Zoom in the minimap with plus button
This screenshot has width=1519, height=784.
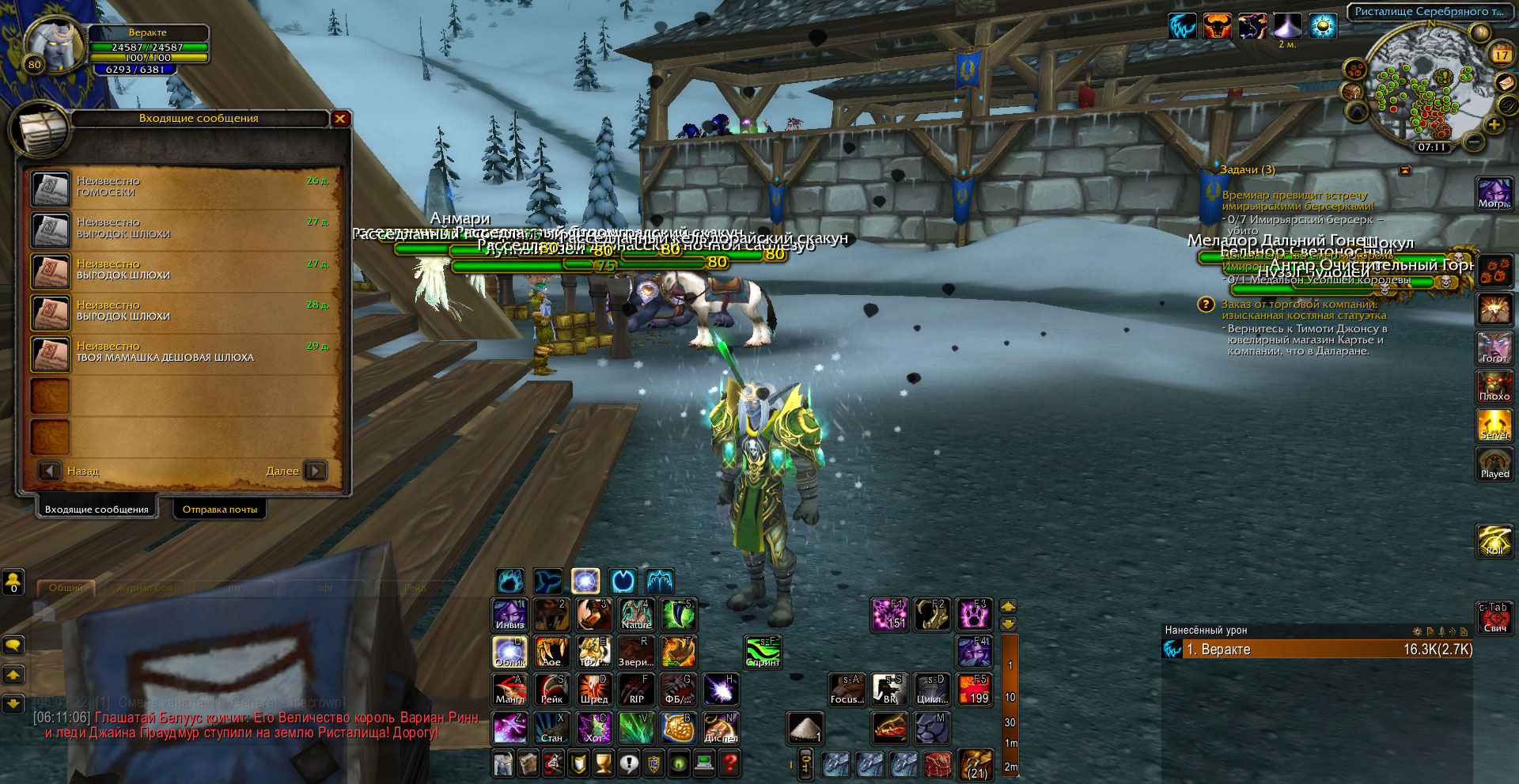1494,124
